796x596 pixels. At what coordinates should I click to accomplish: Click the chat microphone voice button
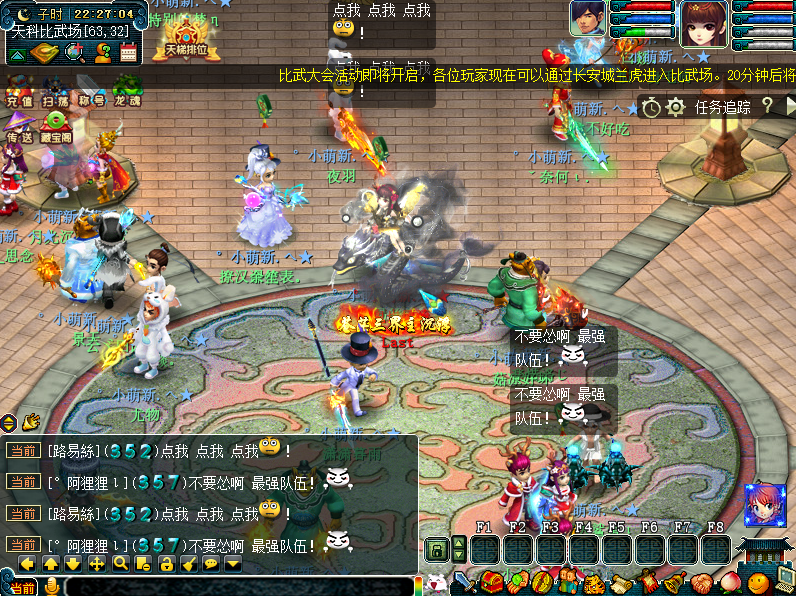51,586
